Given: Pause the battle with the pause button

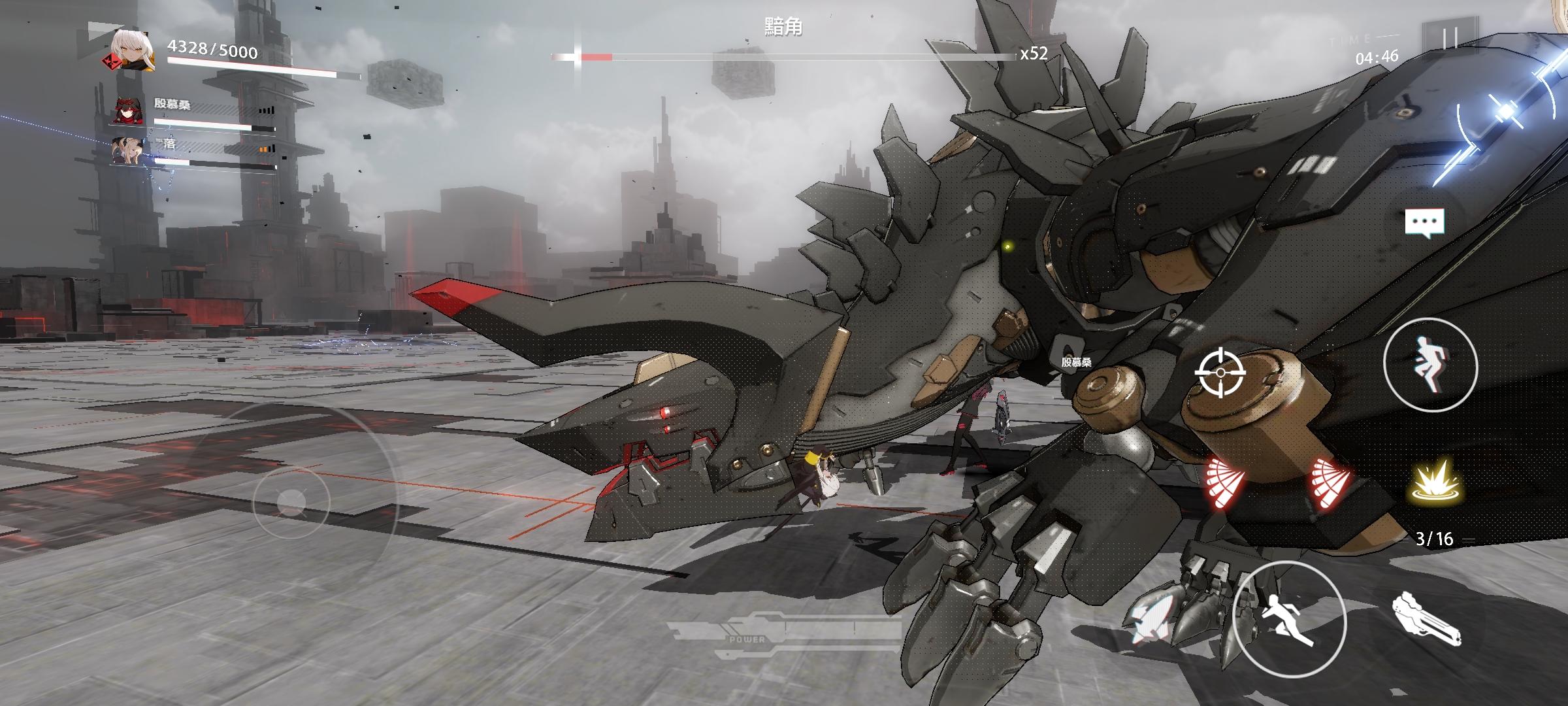Looking at the screenshot, I should point(1450,39).
